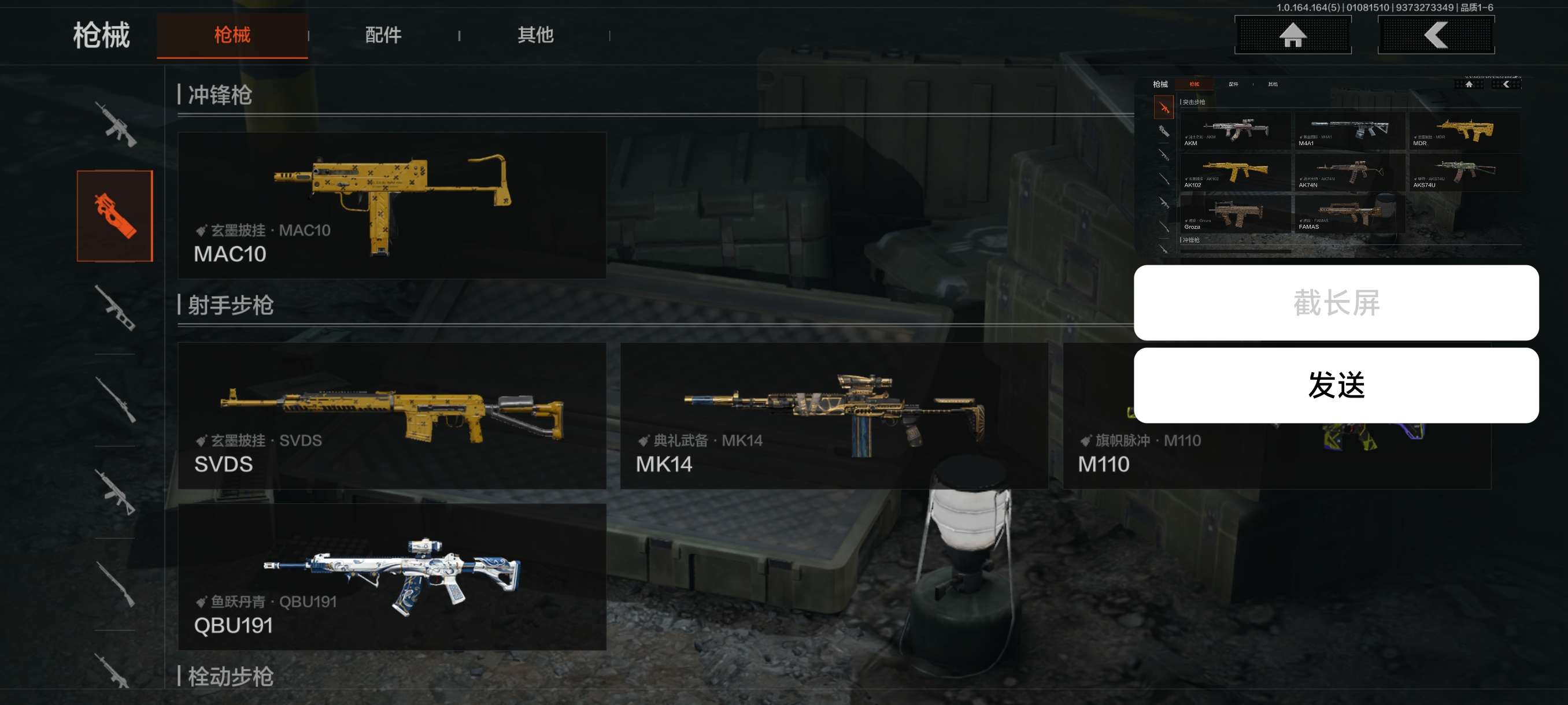The width and height of the screenshot is (1568, 705).
Task: Select the QBU191 weapon card
Action: coord(391,577)
